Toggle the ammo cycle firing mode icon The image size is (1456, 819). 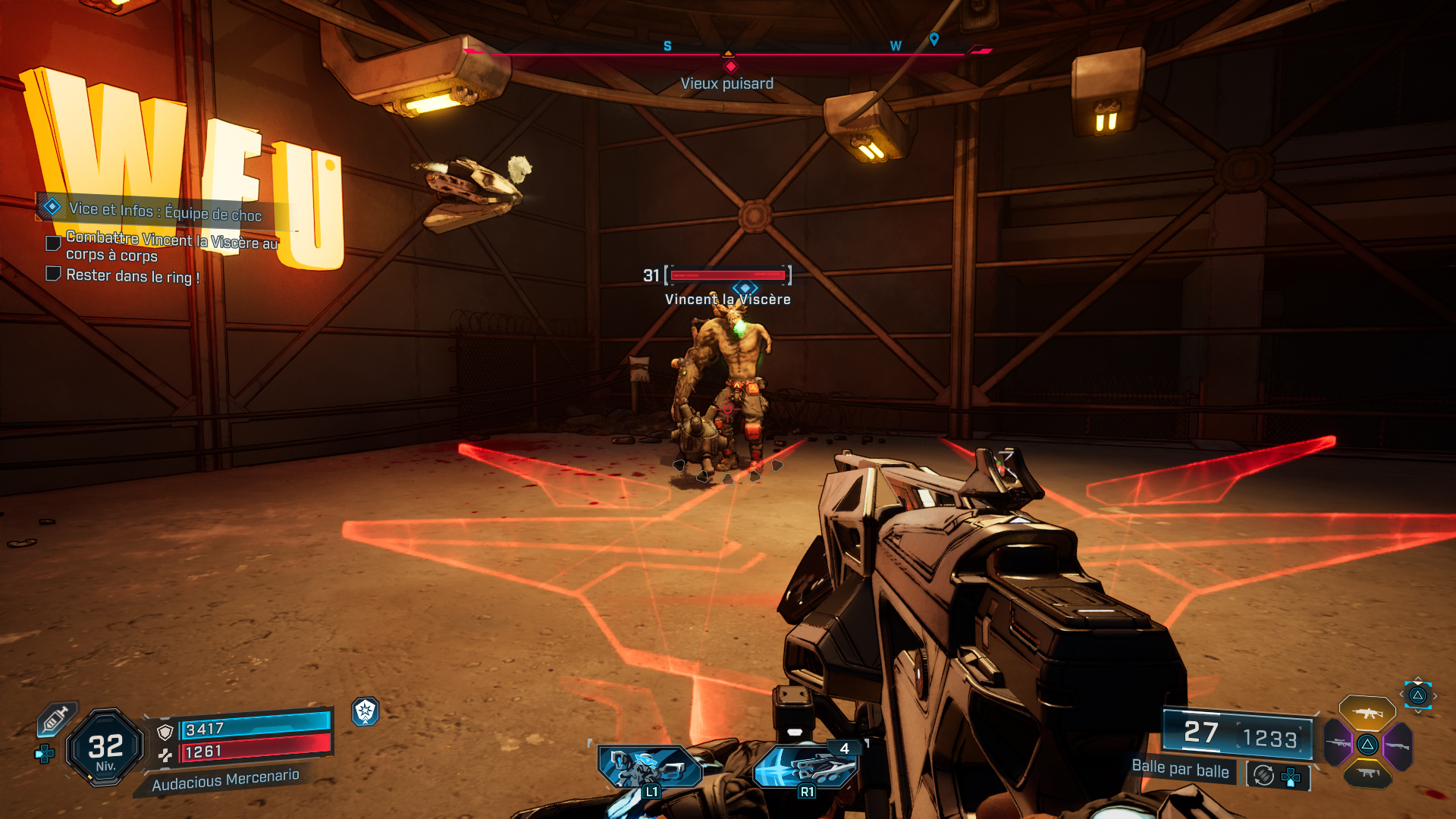pyautogui.click(x=1263, y=775)
